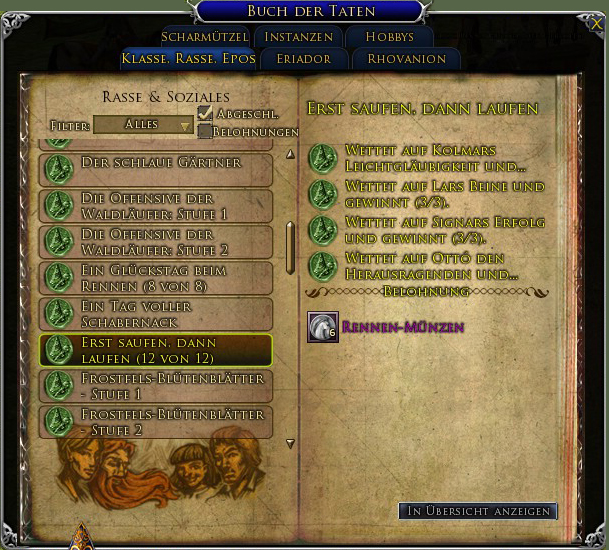Toggle the Abgeschl. checkbox
Viewport: 609px width, 550px height.
coord(205,113)
